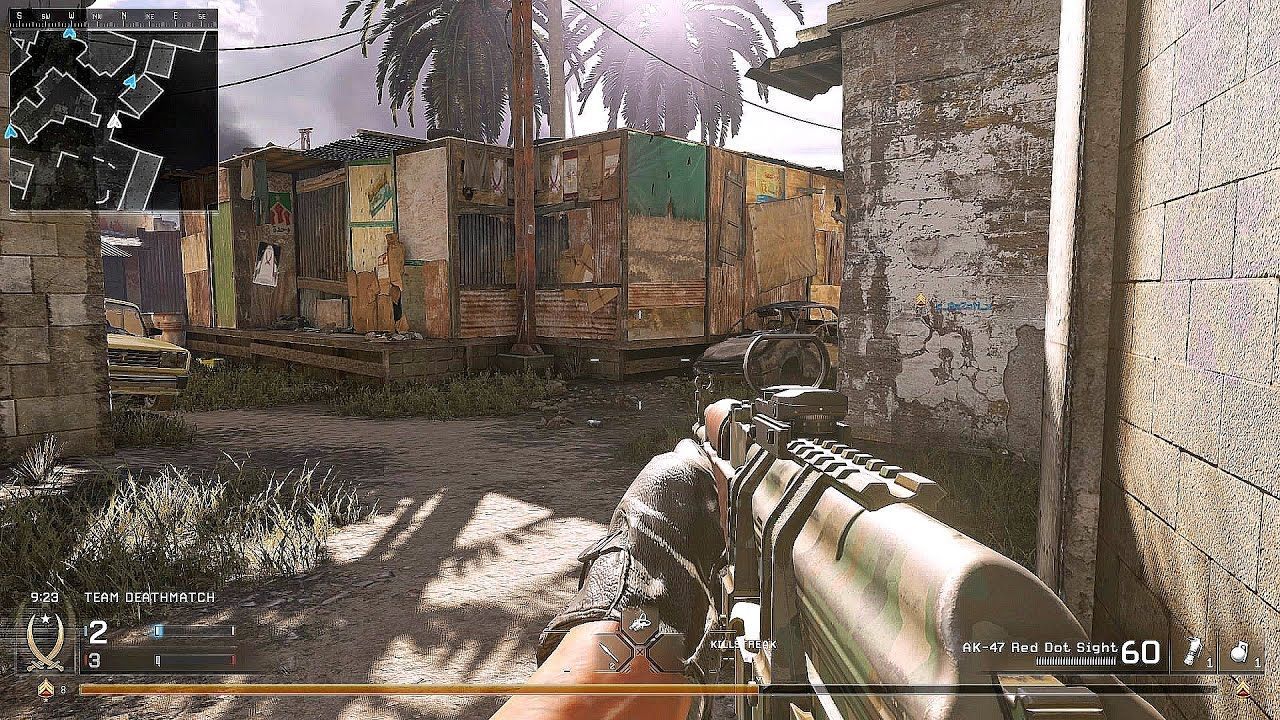Expand the yellow chevron above the XP bar
Viewport: 1280px width, 720px height.
[x=1243, y=687]
